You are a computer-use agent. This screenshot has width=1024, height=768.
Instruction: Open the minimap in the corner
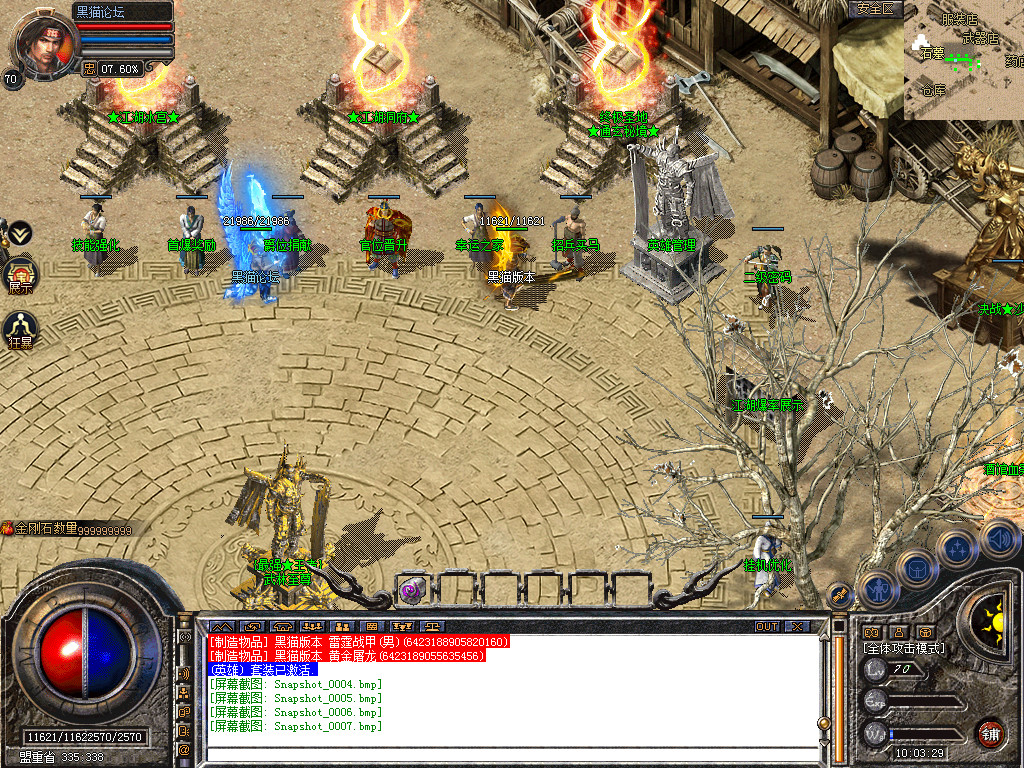[964, 60]
